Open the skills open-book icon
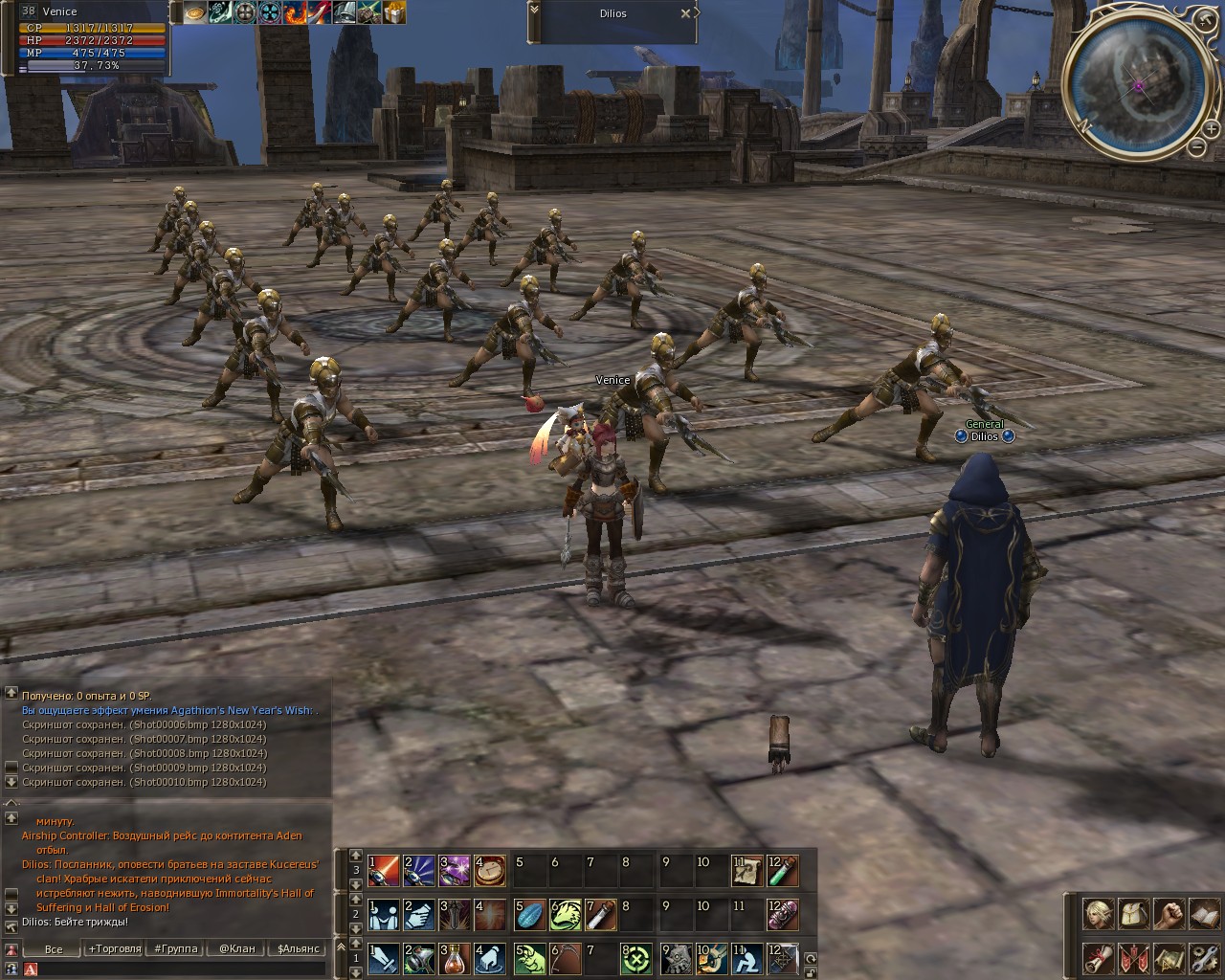 coord(1203,914)
